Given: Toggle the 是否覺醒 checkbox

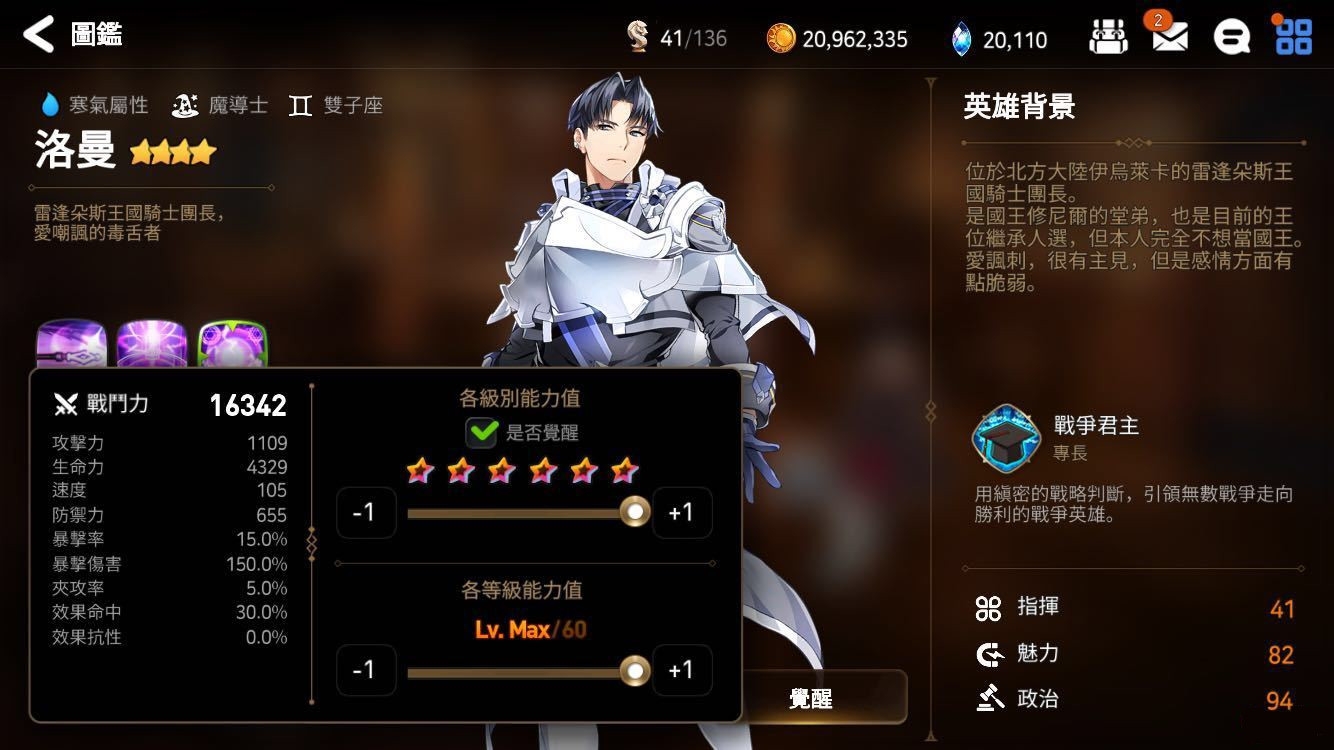Looking at the screenshot, I should [482, 432].
